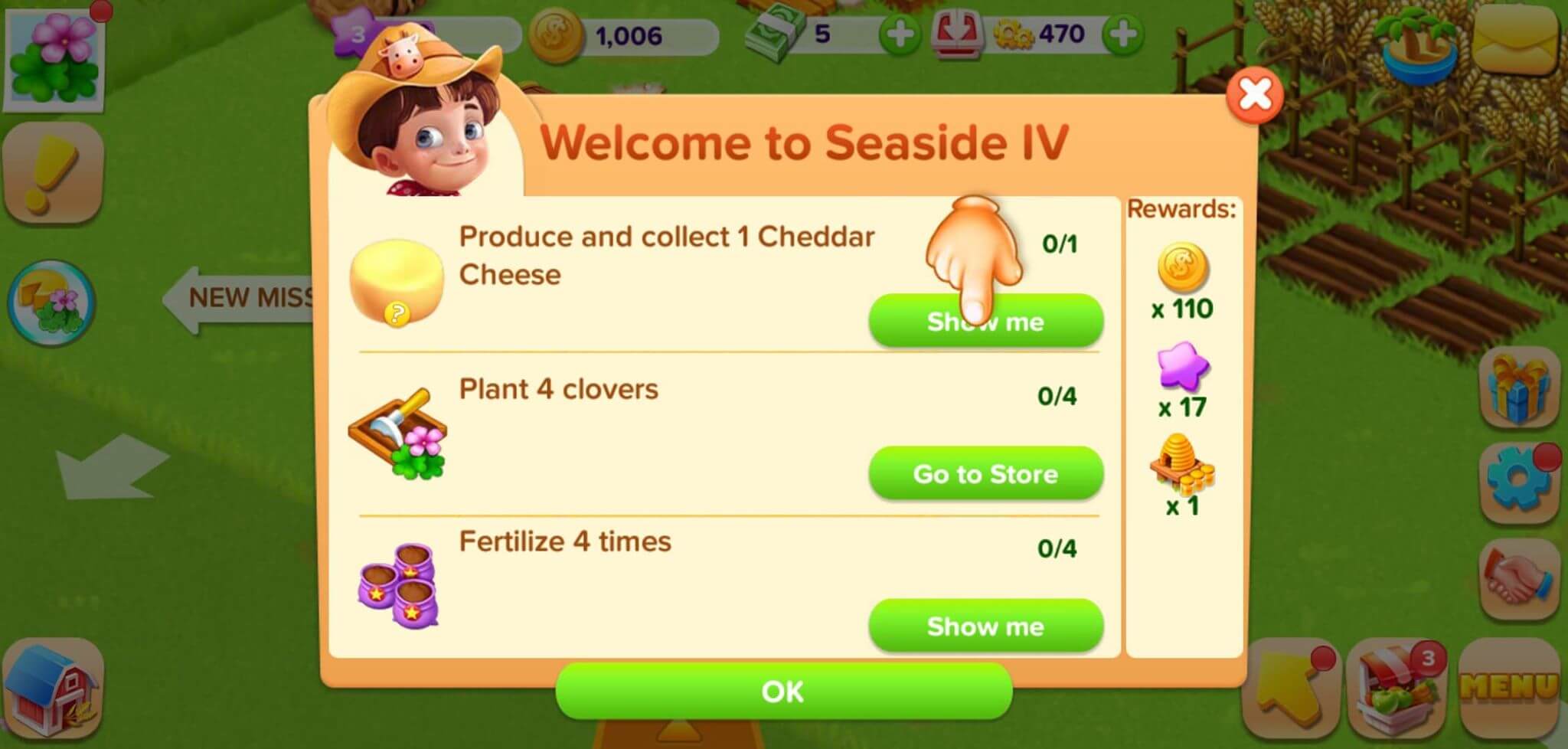The image size is (1568, 749).
Task: Open the cheese and clover mission bubble
Action: [52, 303]
